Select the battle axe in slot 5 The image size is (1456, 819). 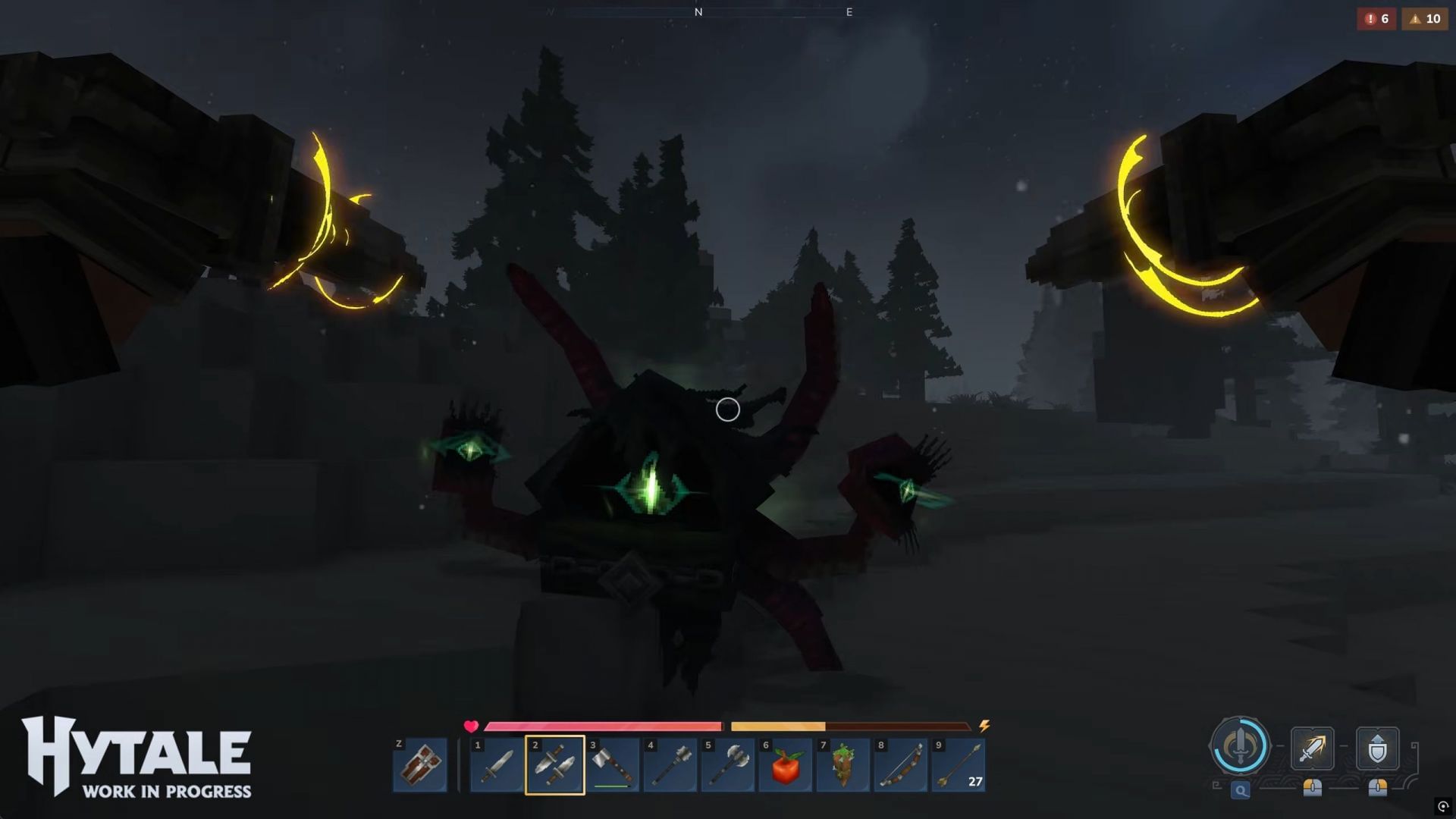click(x=728, y=767)
